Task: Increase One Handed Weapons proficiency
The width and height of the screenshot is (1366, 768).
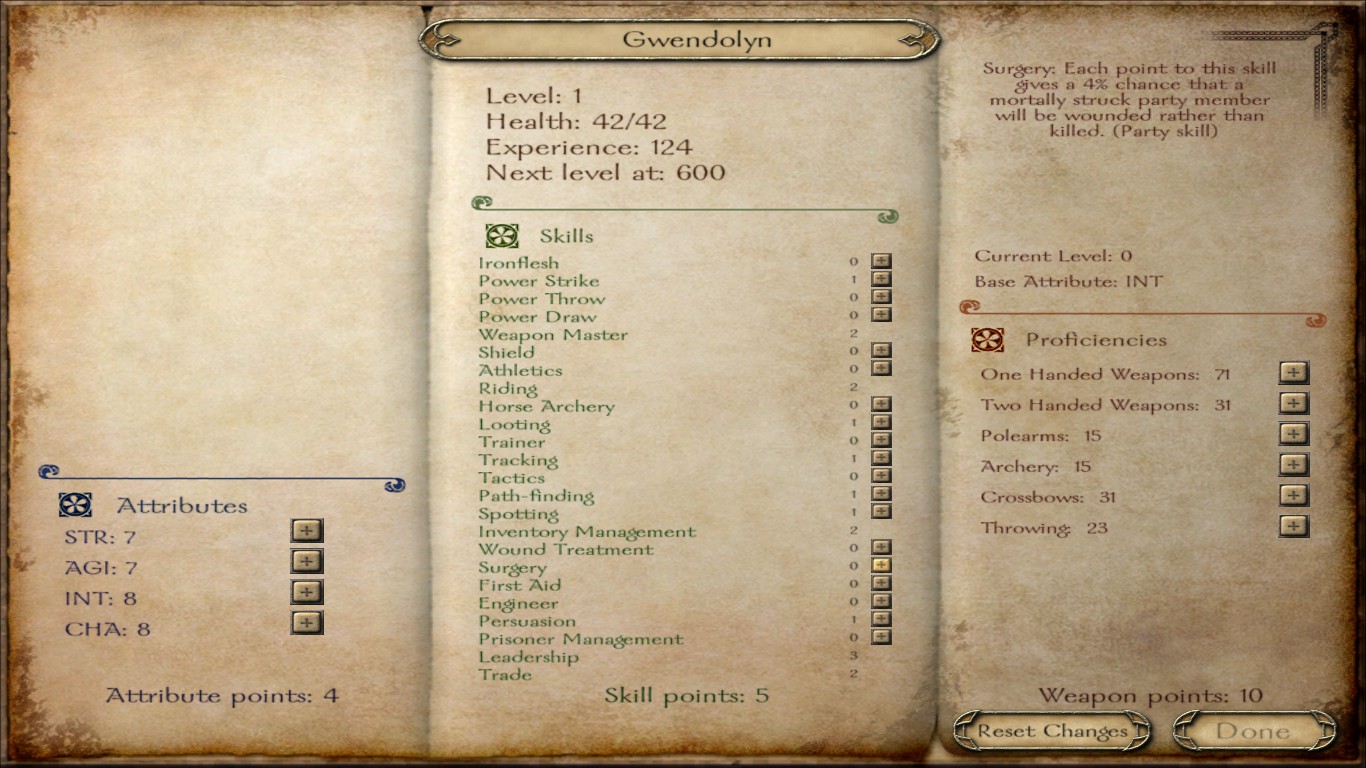Action: pyautogui.click(x=1294, y=372)
